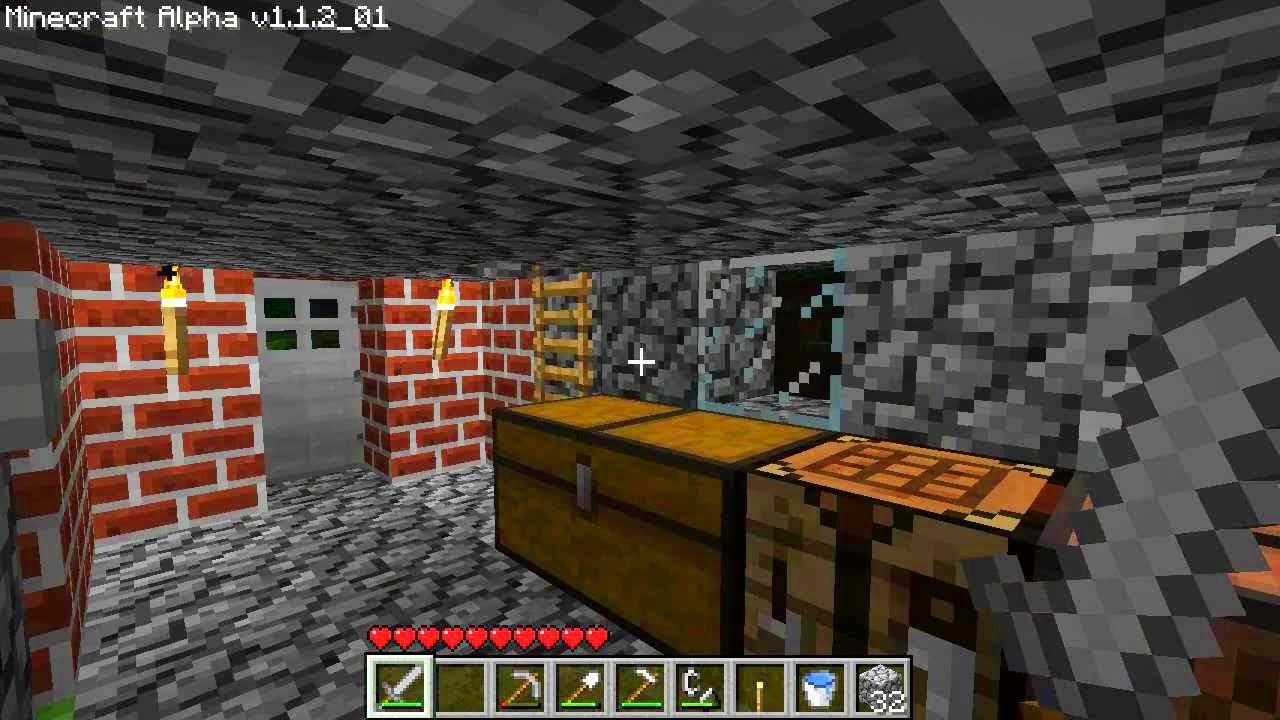This screenshot has width=1280, height=720.
Task: Click the cobblestone stack of 32
Action: click(880, 687)
